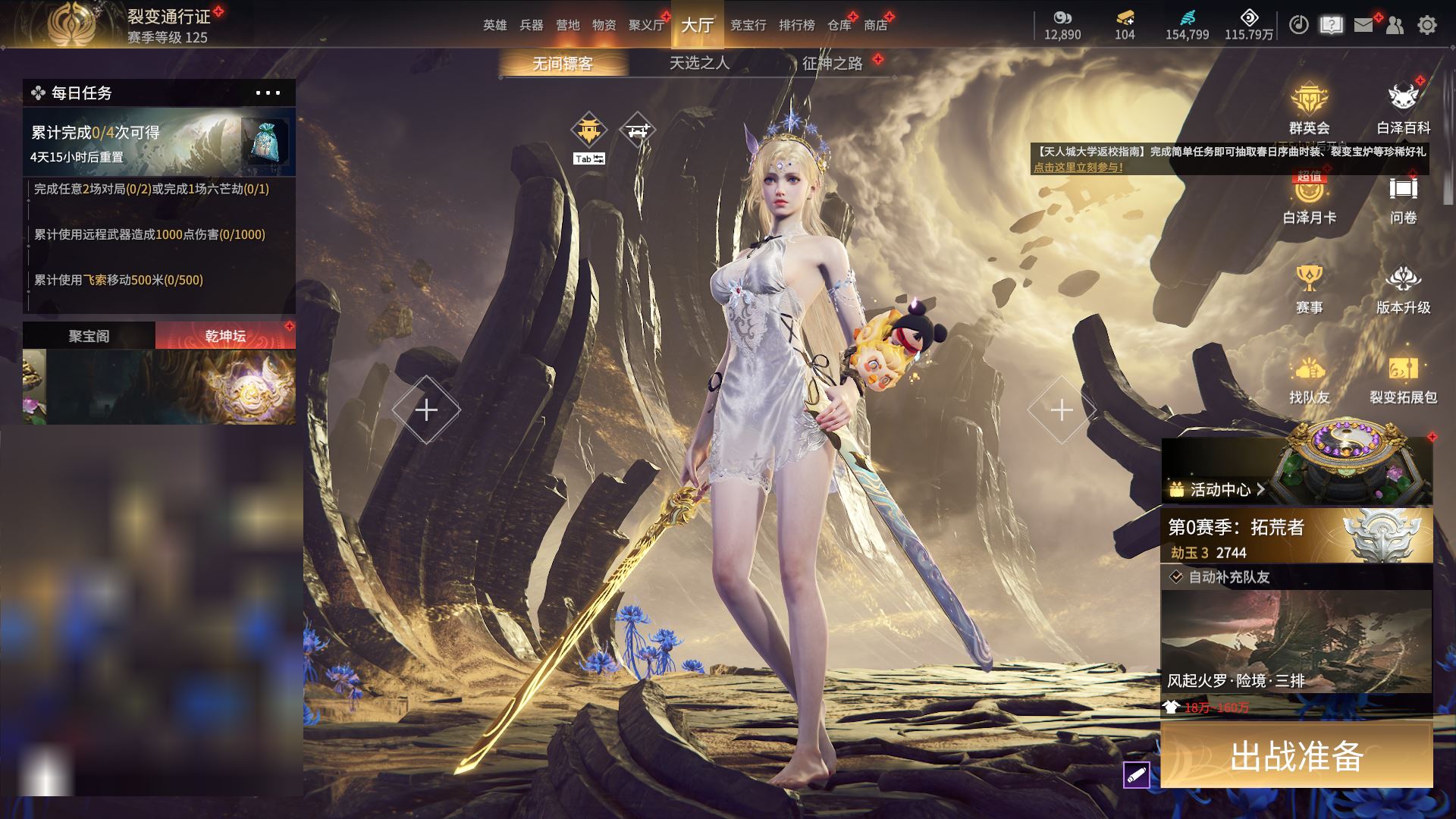Go to the 排行榜 leaderboard
The height and width of the screenshot is (819, 1456).
796,25
